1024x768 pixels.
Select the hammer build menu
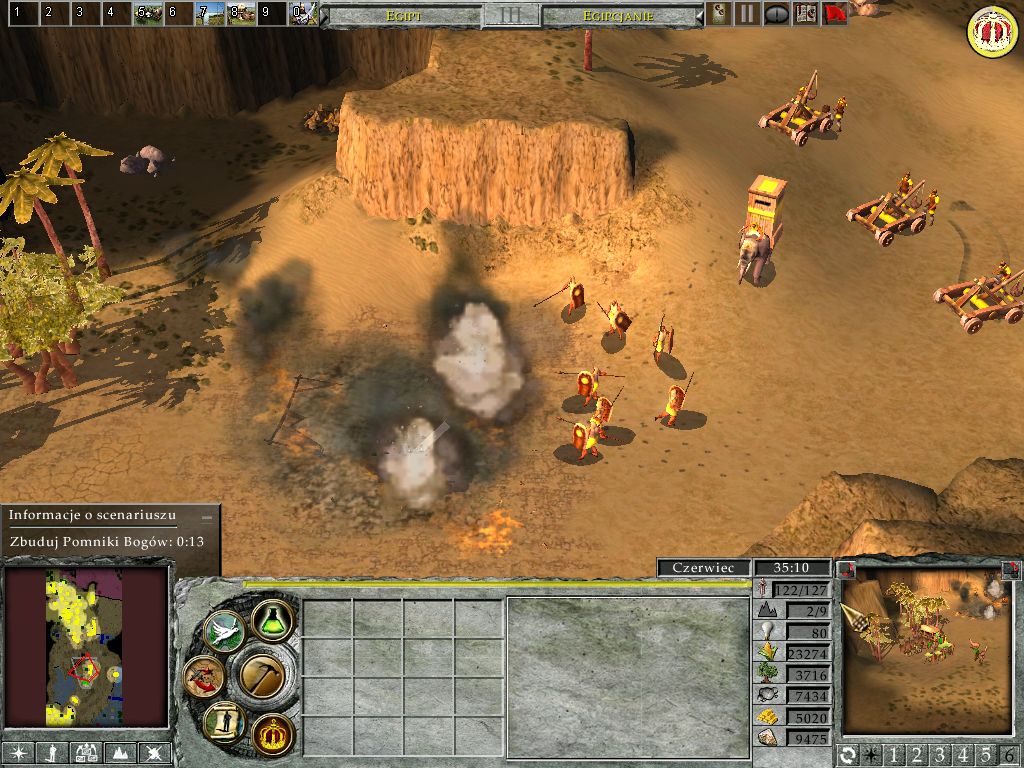pos(264,677)
